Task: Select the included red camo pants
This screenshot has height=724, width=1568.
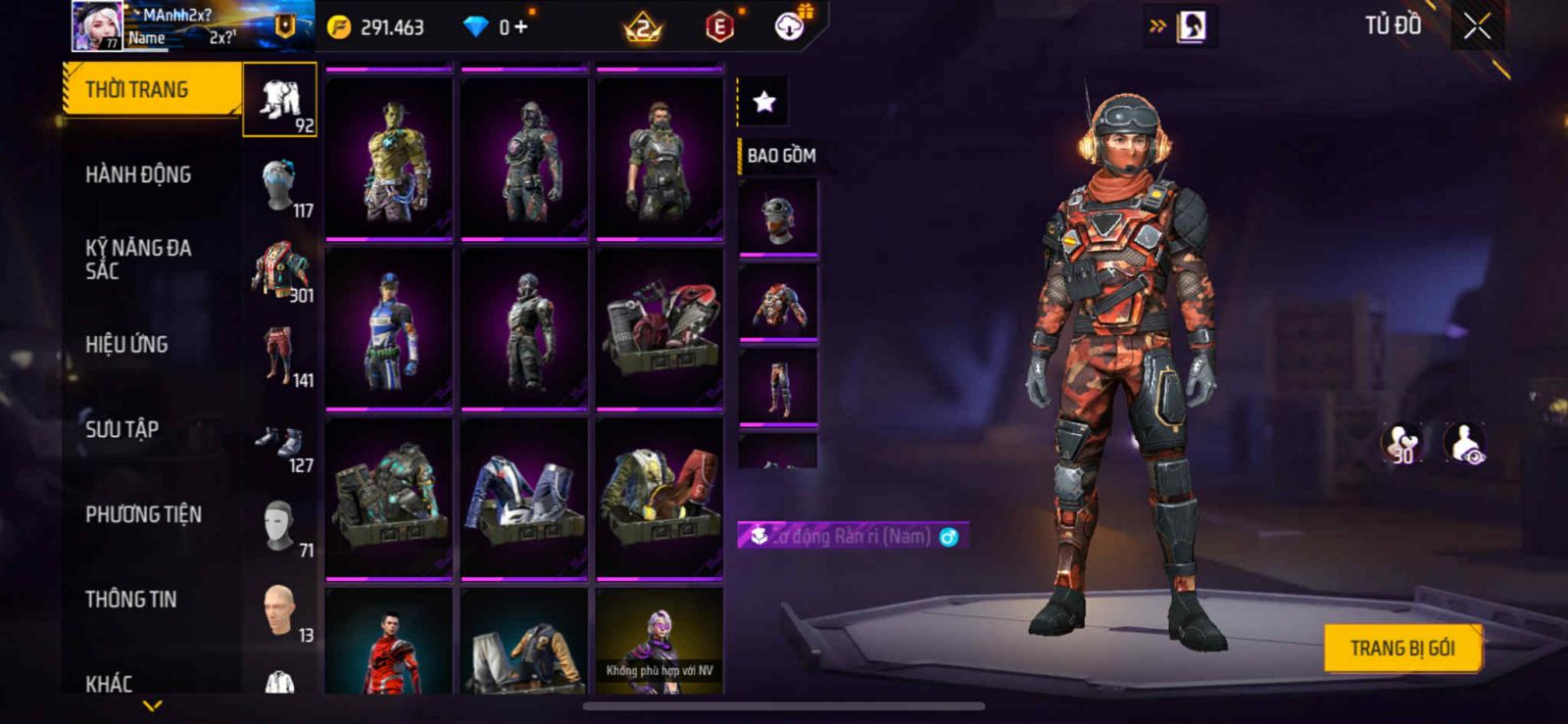Action: tap(778, 389)
